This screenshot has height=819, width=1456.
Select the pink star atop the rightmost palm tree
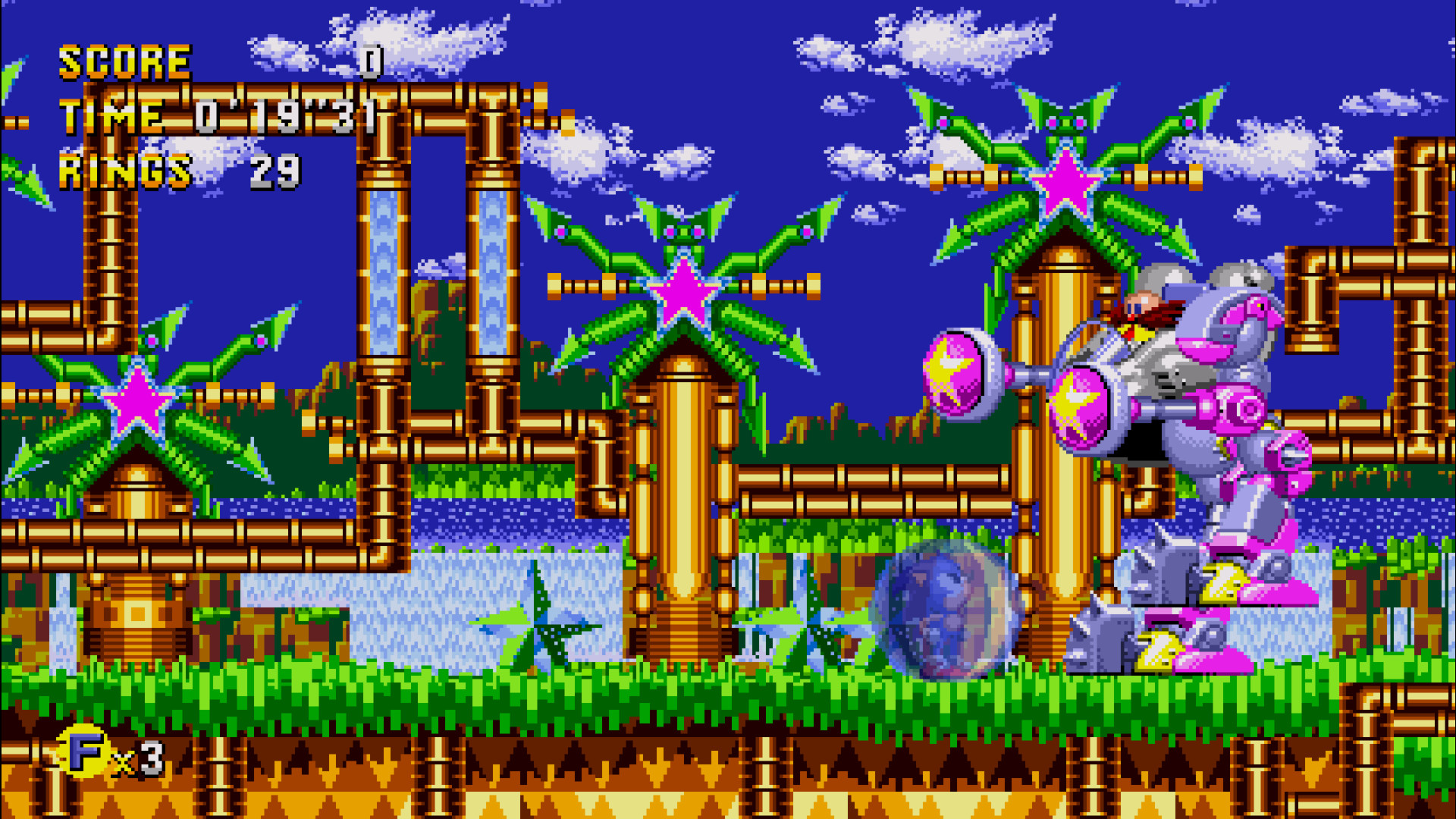pyautogui.click(x=1065, y=182)
